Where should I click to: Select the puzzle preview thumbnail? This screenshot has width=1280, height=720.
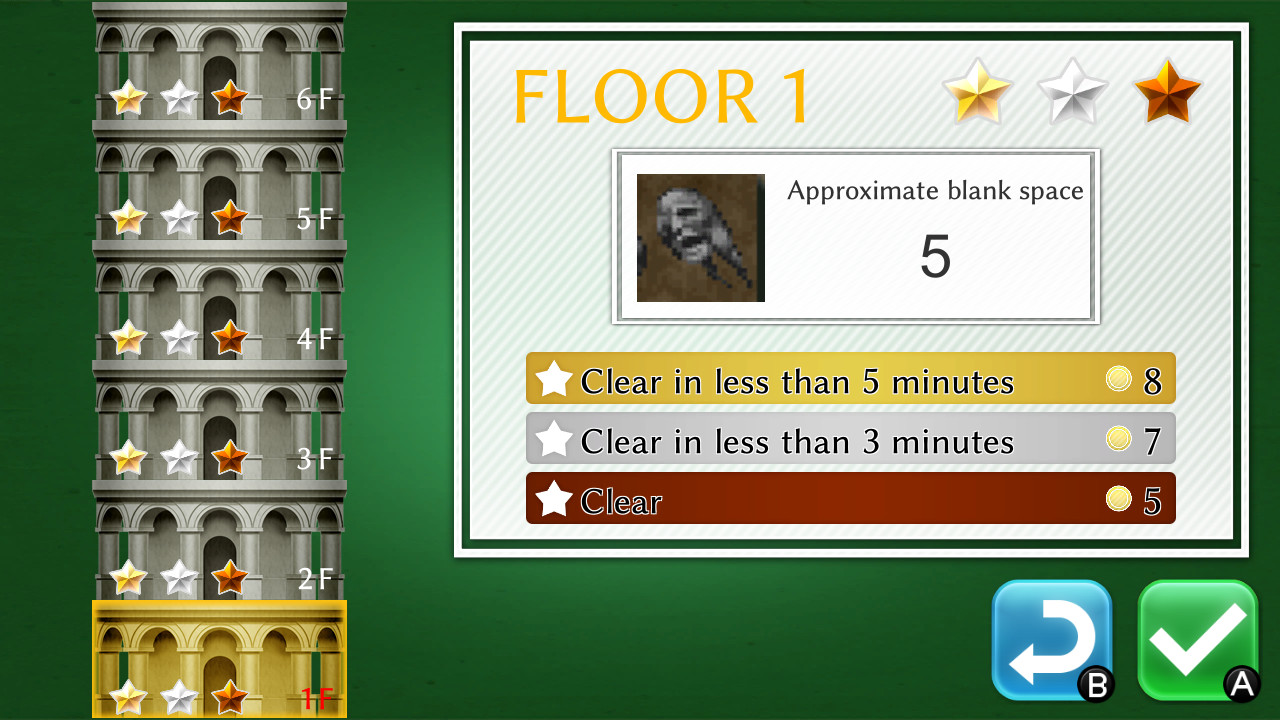coord(700,236)
